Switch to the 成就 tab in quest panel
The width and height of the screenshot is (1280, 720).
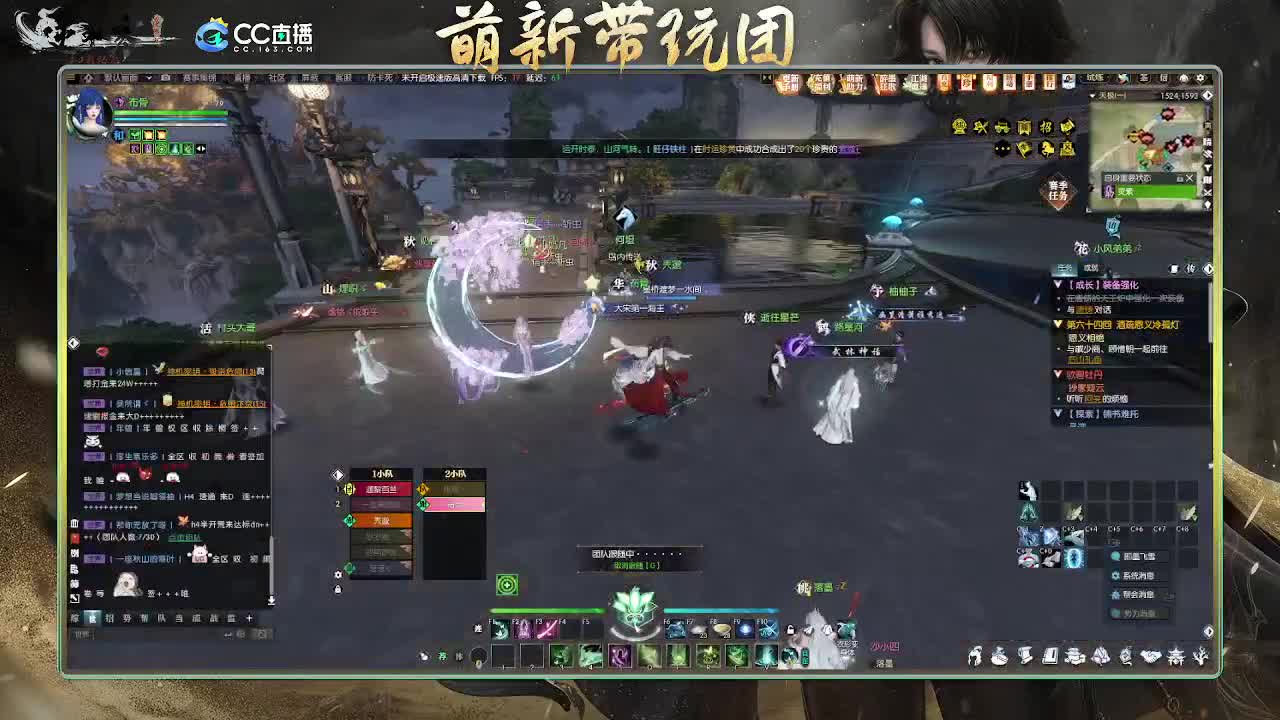click(1088, 268)
